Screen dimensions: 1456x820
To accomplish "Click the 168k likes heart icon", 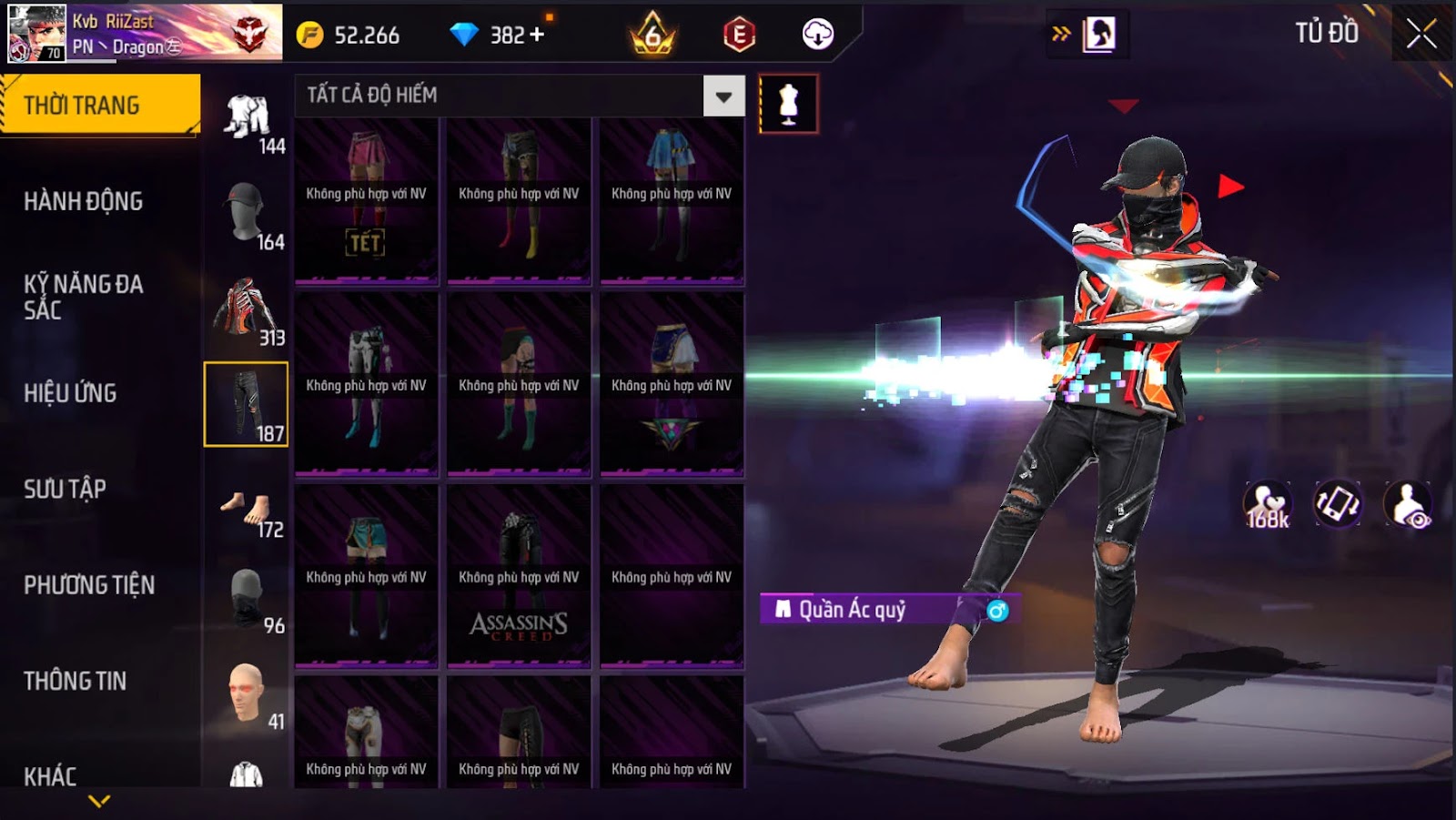I will [x=1268, y=504].
